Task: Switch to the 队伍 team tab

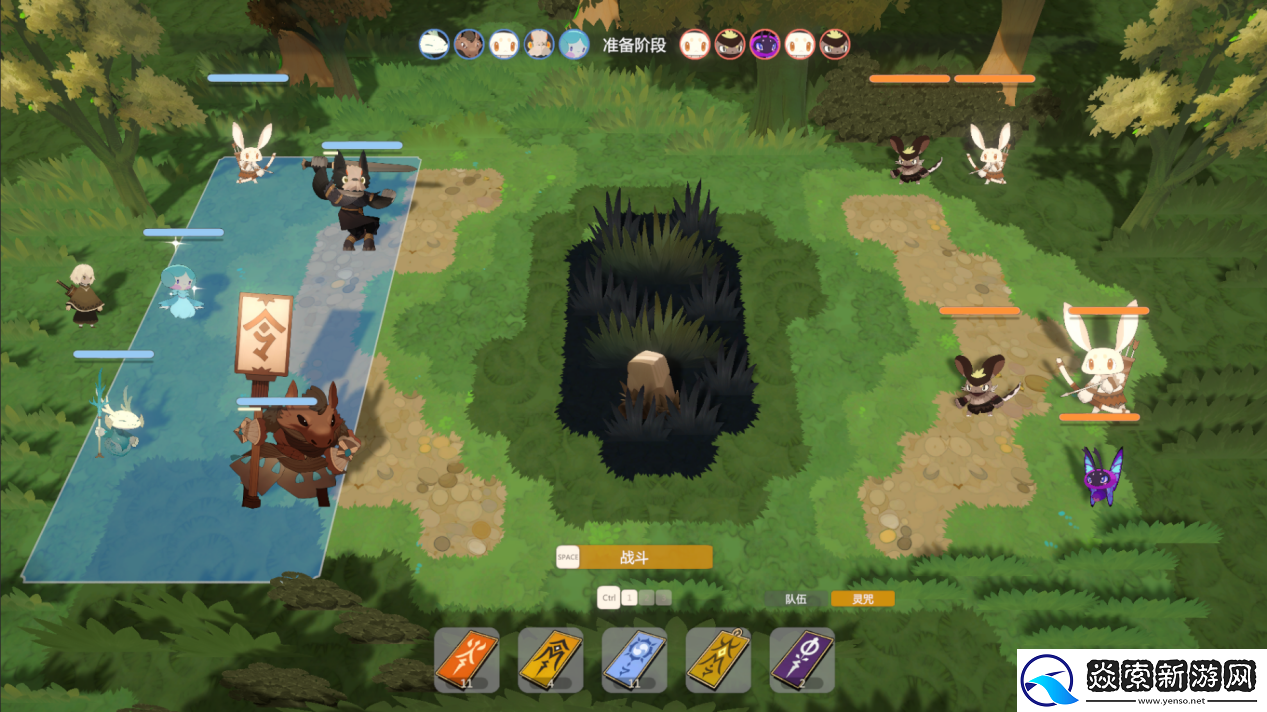Action: tap(796, 599)
